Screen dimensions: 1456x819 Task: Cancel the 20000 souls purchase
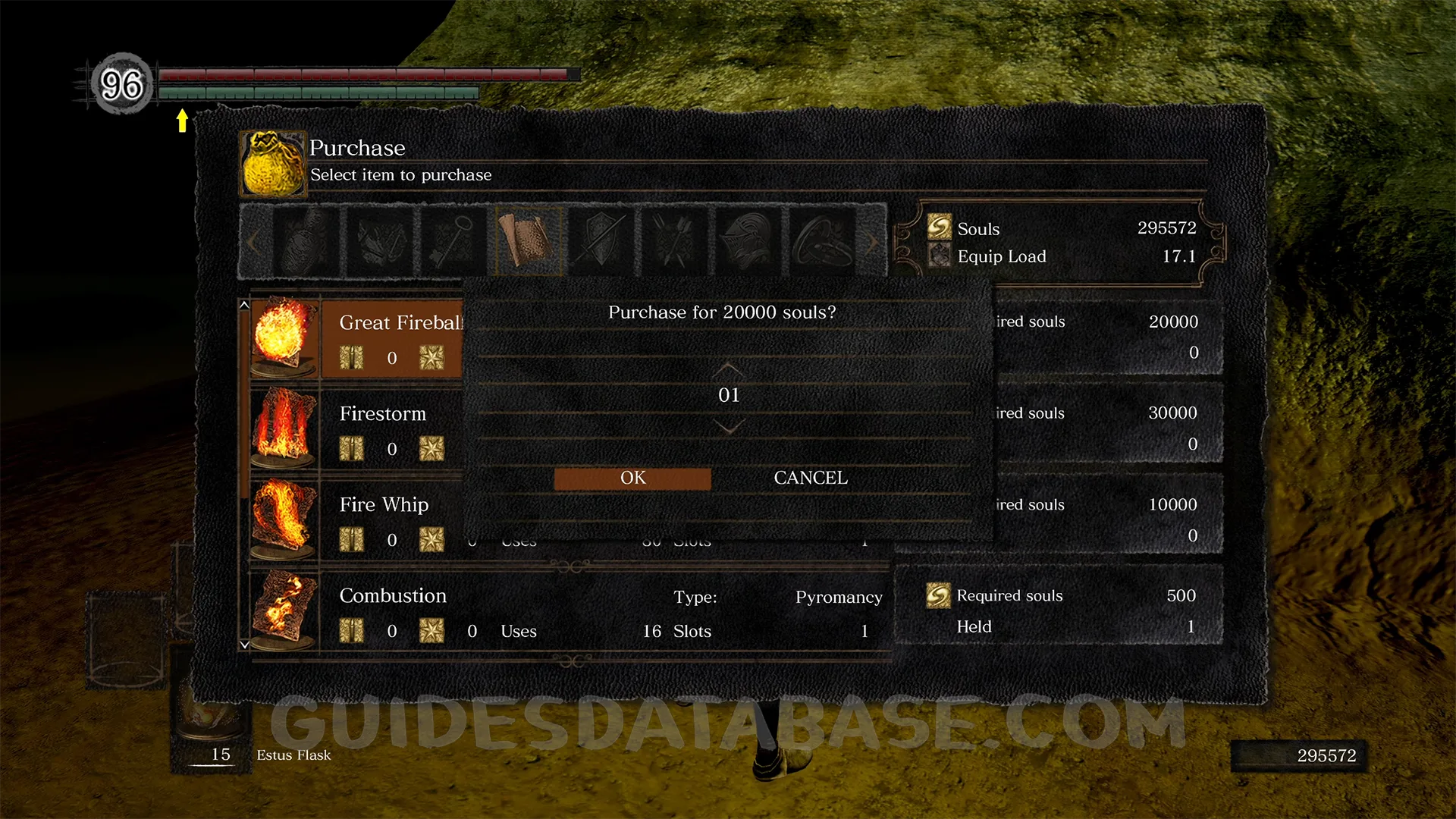810,478
